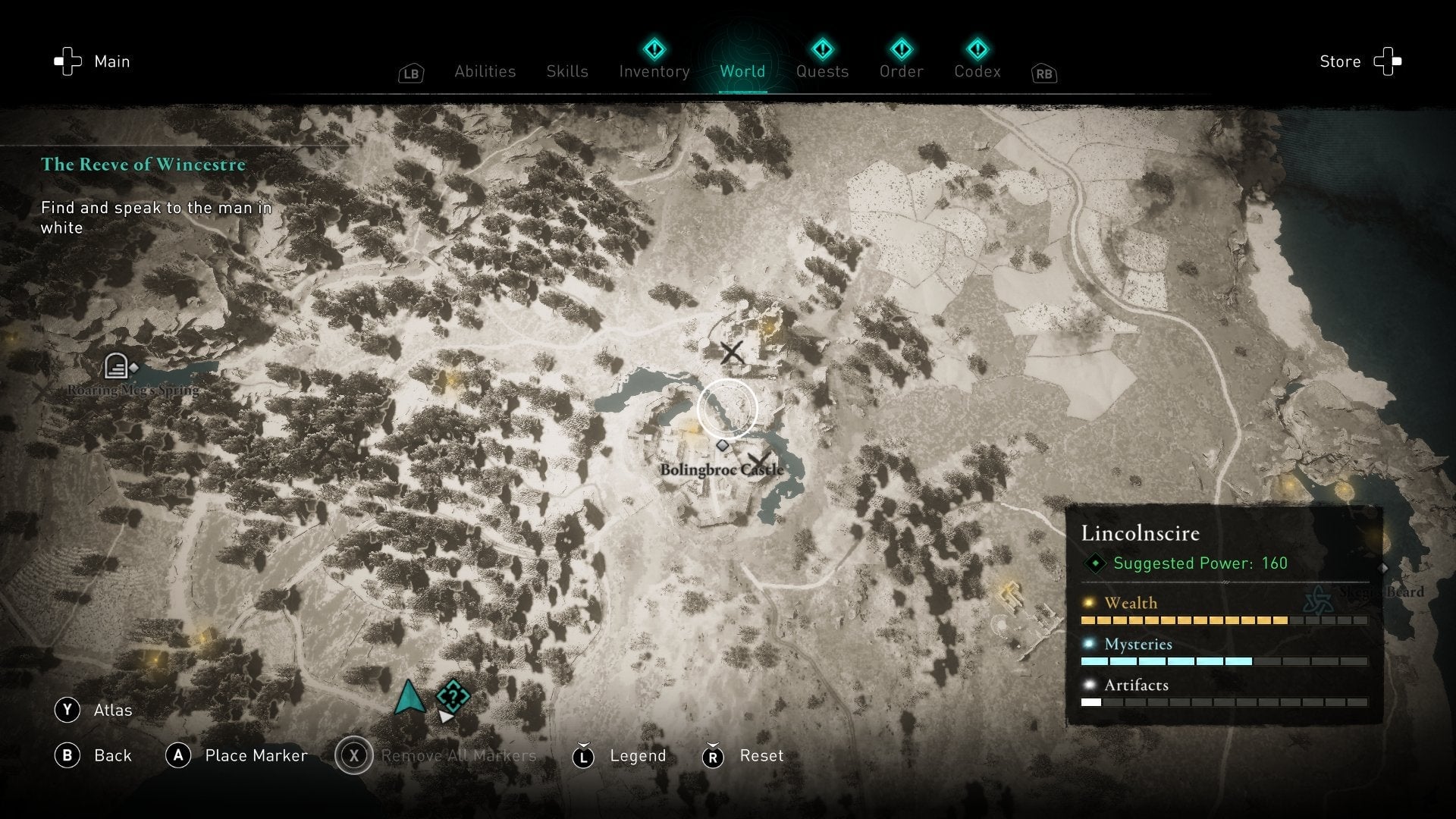
Task: Select the Bolingbroc Castle map label
Action: (x=721, y=469)
